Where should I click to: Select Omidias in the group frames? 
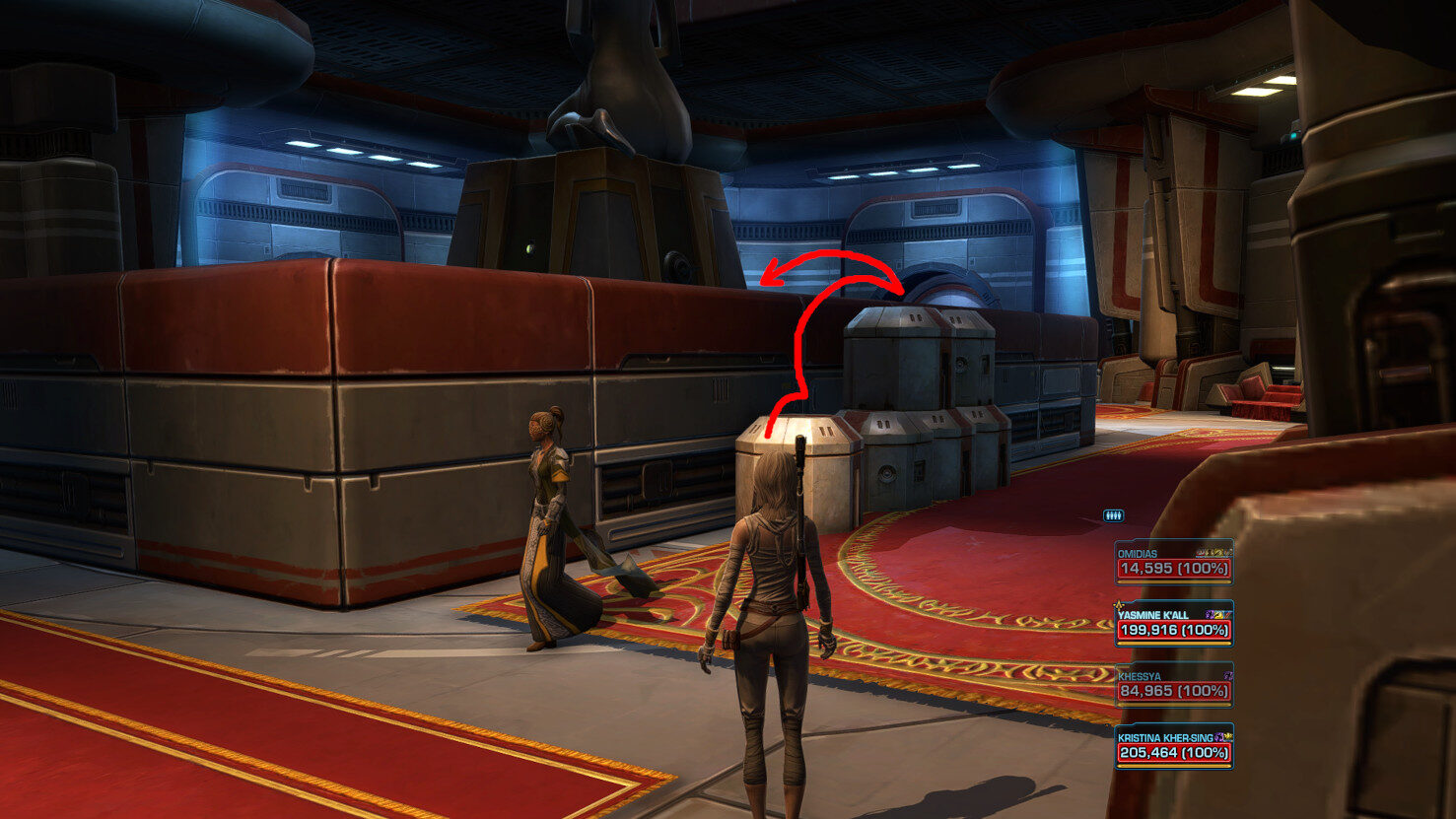click(1173, 563)
